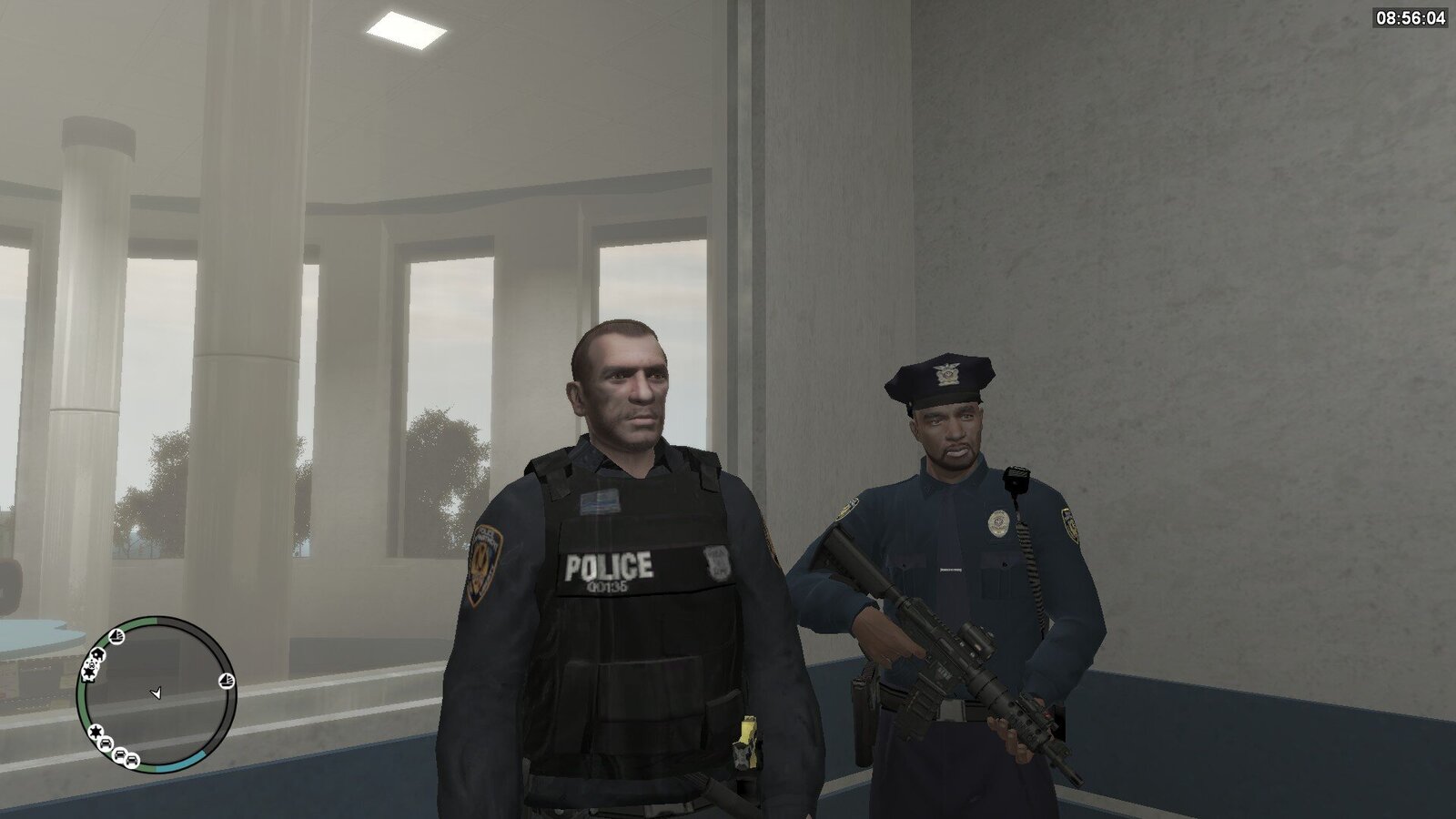
Task: Click the middle car blip on the minimap
Action: (120, 754)
